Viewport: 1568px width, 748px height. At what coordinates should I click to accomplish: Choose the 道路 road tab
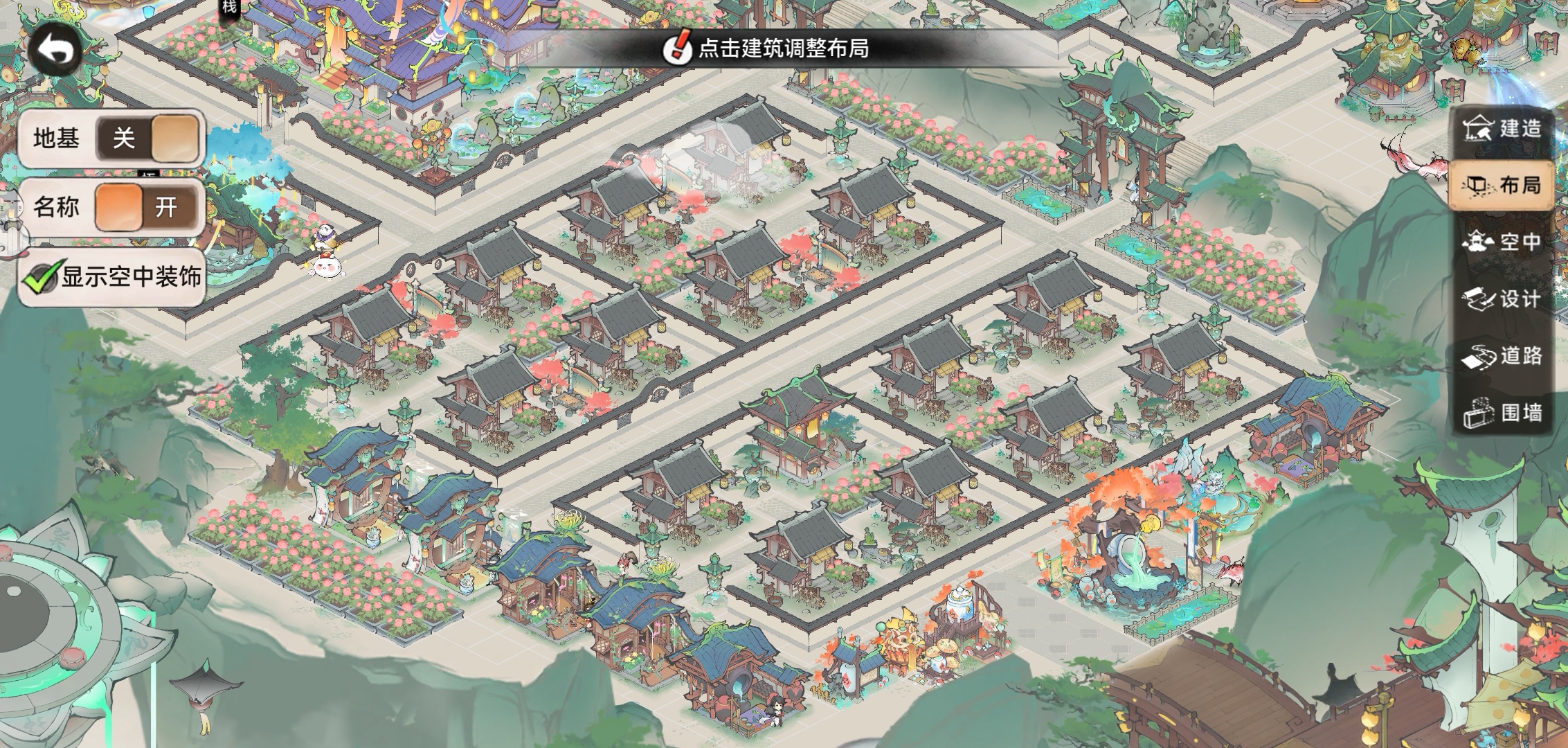pyautogui.click(x=1502, y=356)
